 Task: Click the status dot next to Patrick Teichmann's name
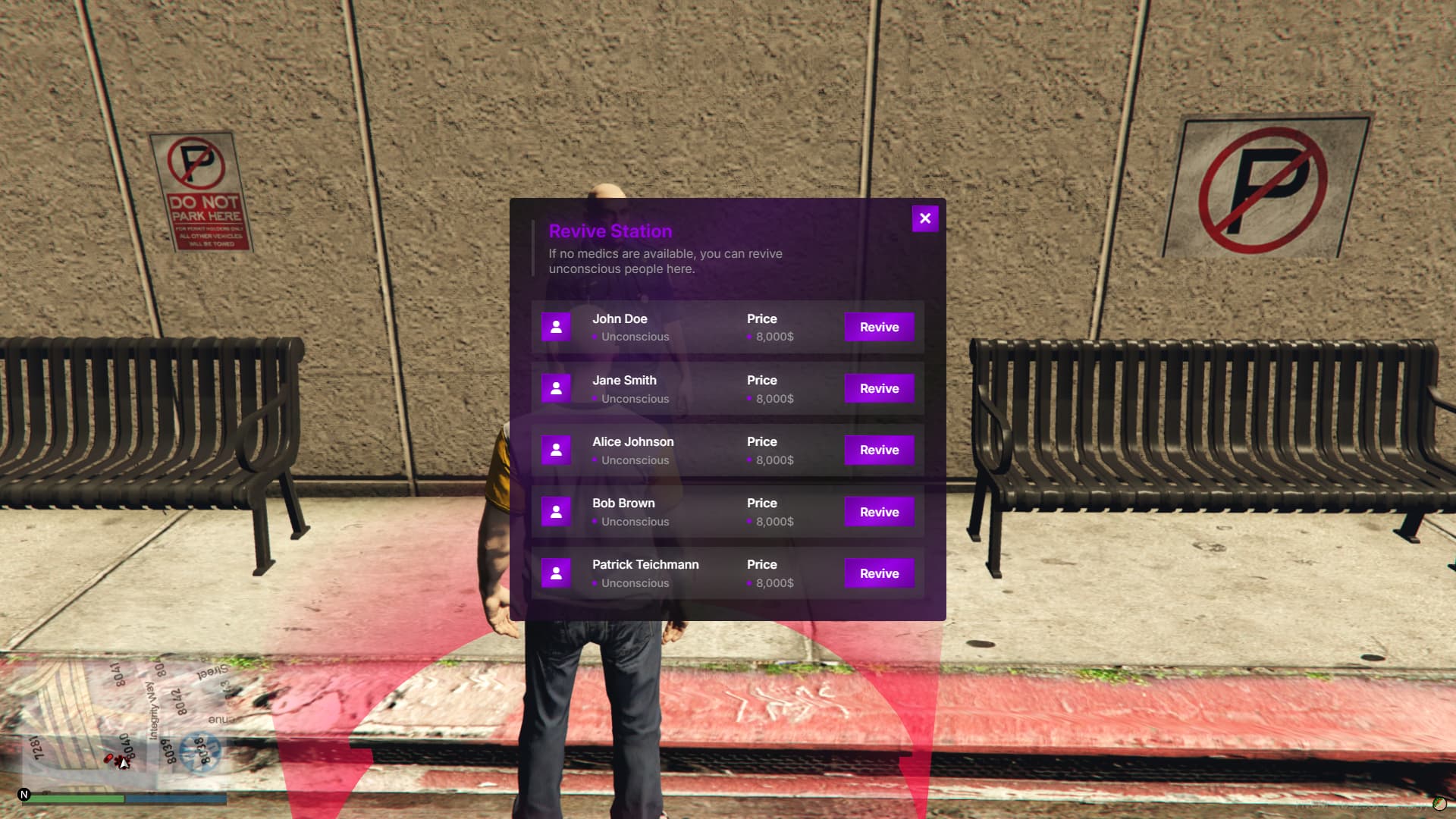(595, 583)
